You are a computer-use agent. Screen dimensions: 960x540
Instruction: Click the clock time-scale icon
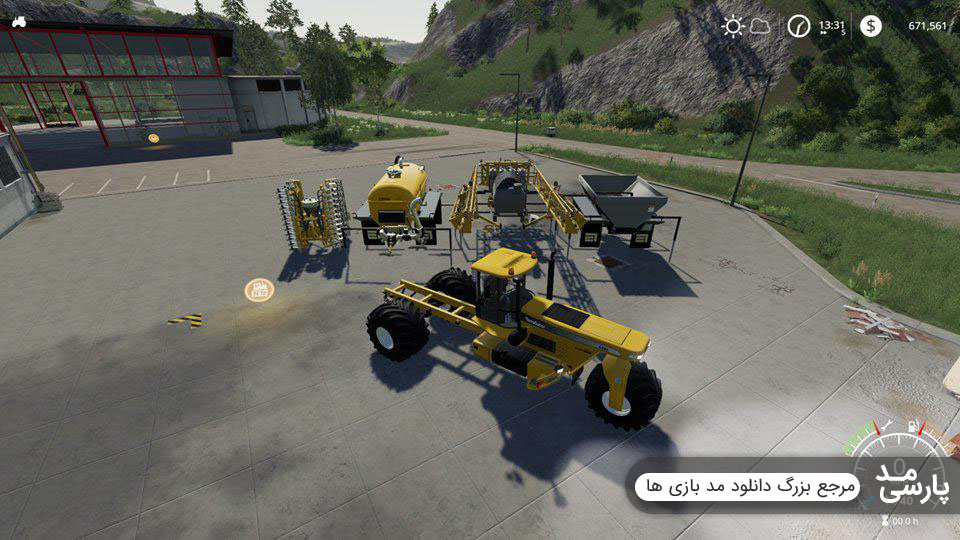pyautogui.click(x=798, y=26)
